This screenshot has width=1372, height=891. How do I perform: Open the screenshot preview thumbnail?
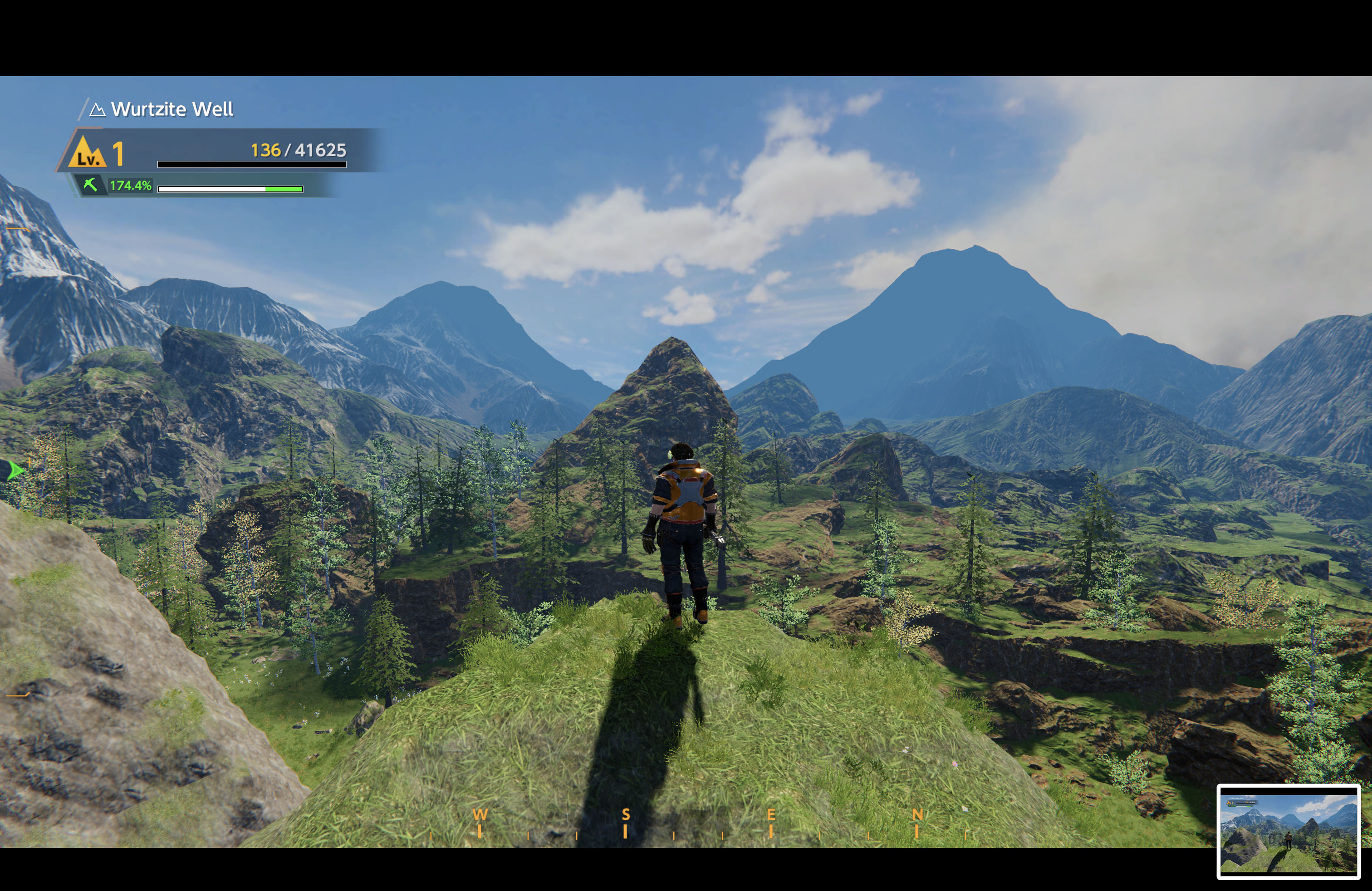[1288, 832]
